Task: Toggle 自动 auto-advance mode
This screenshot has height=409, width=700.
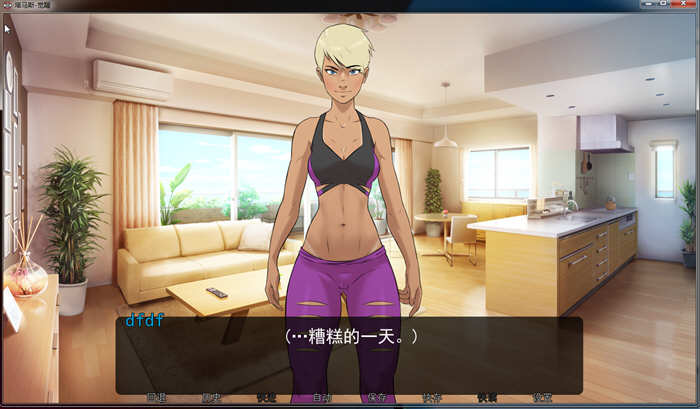Action: pos(321,398)
